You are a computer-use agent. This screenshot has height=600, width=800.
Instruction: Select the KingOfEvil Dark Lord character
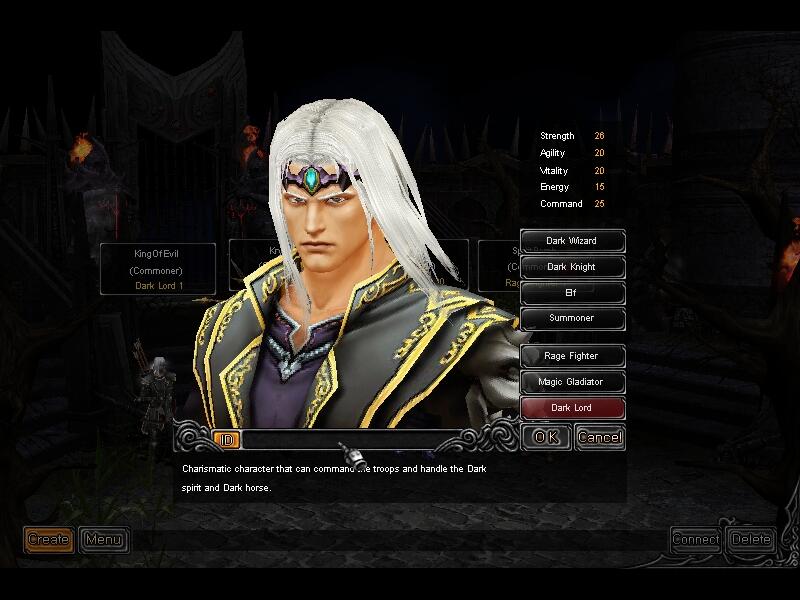click(159, 269)
